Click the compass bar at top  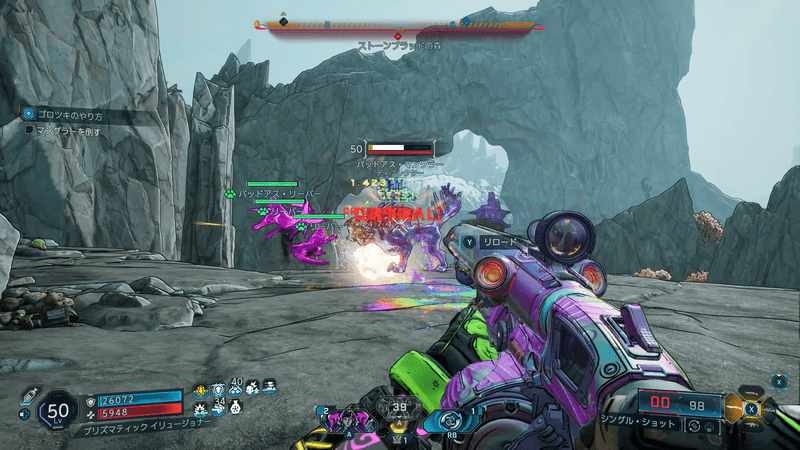point(400,27)
